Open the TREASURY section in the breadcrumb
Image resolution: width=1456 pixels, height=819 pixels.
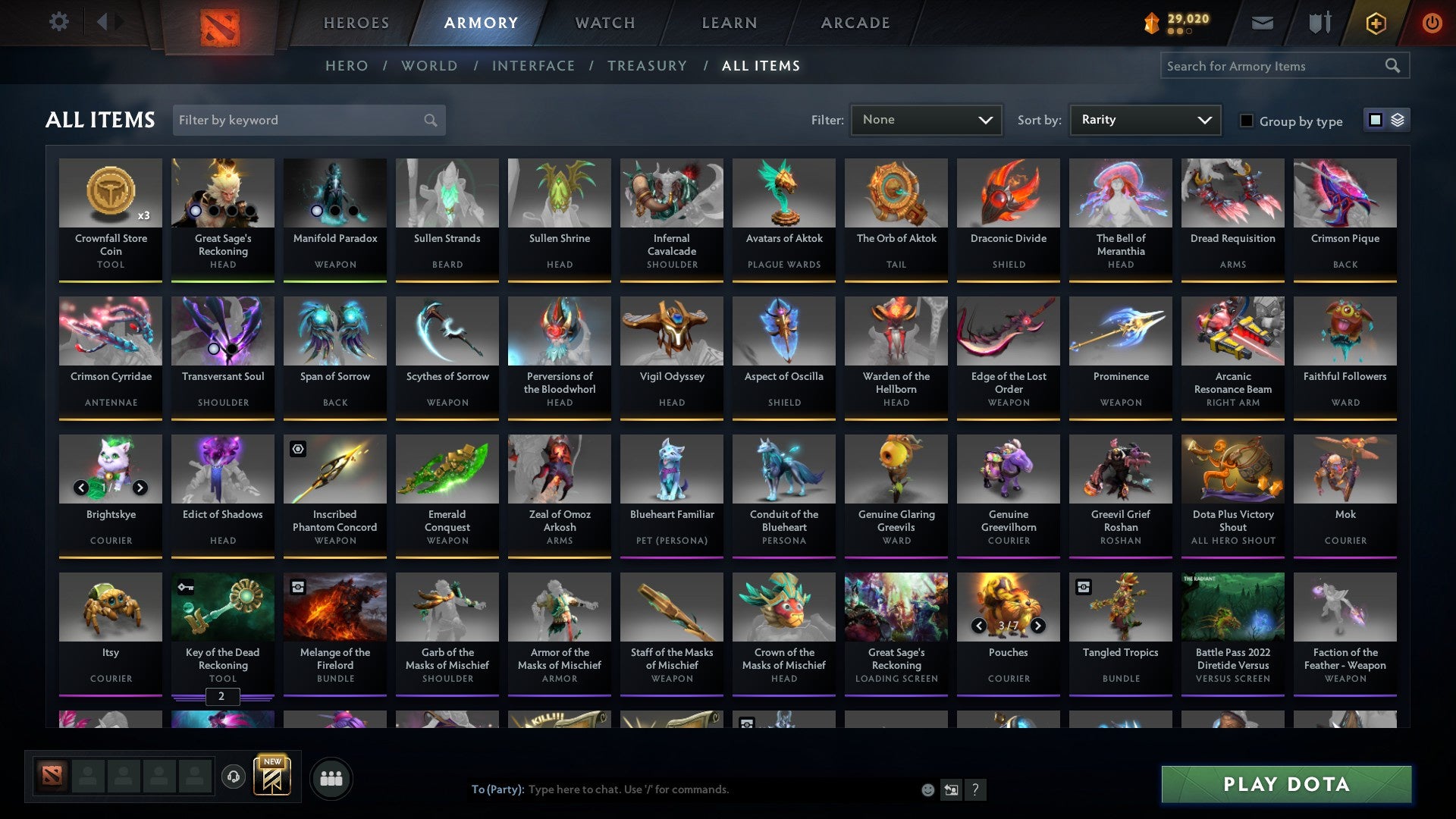(647, 66)
